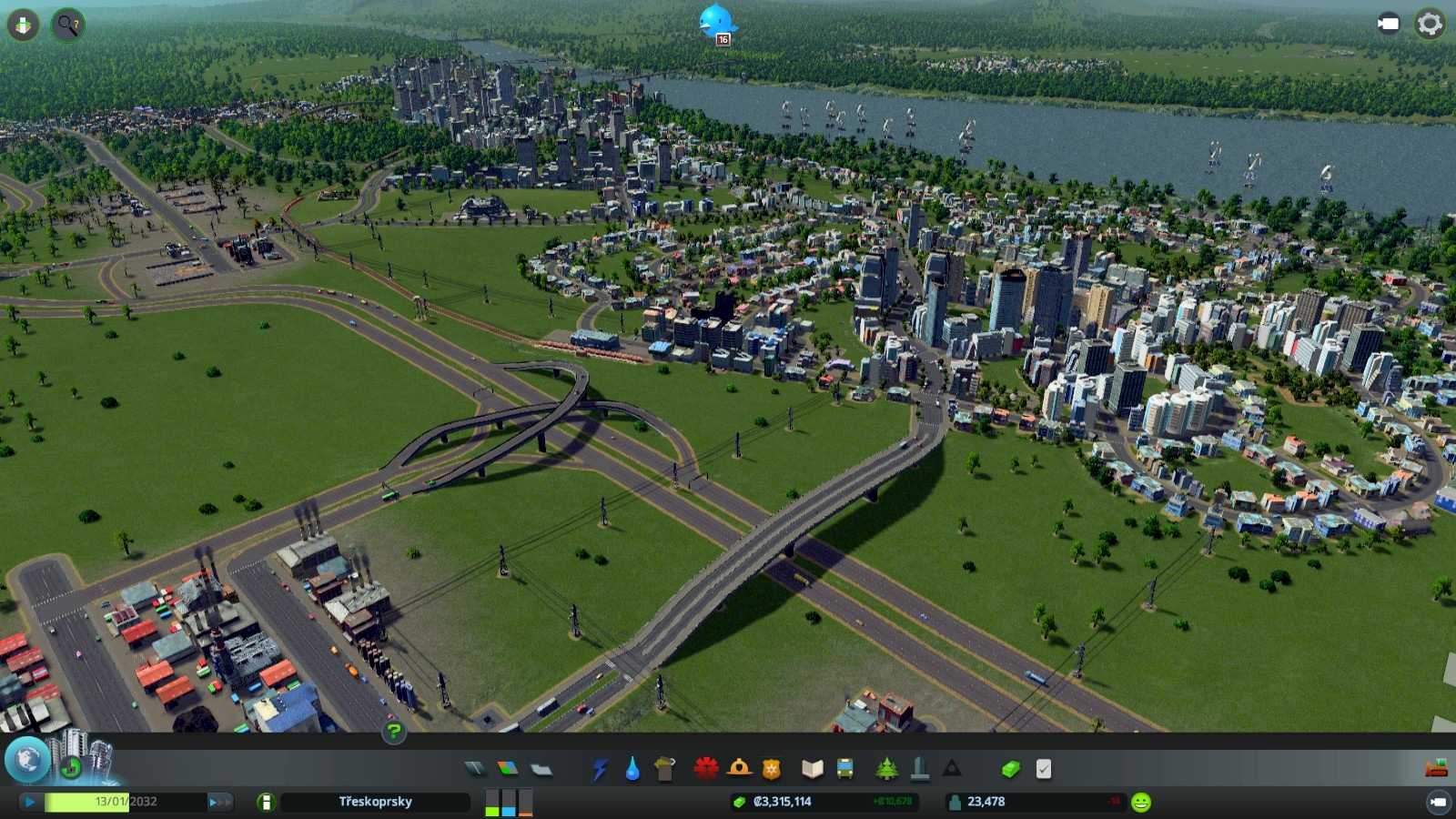
Task: Click the Třeskoprsky city name
Action: coord(373,802)
